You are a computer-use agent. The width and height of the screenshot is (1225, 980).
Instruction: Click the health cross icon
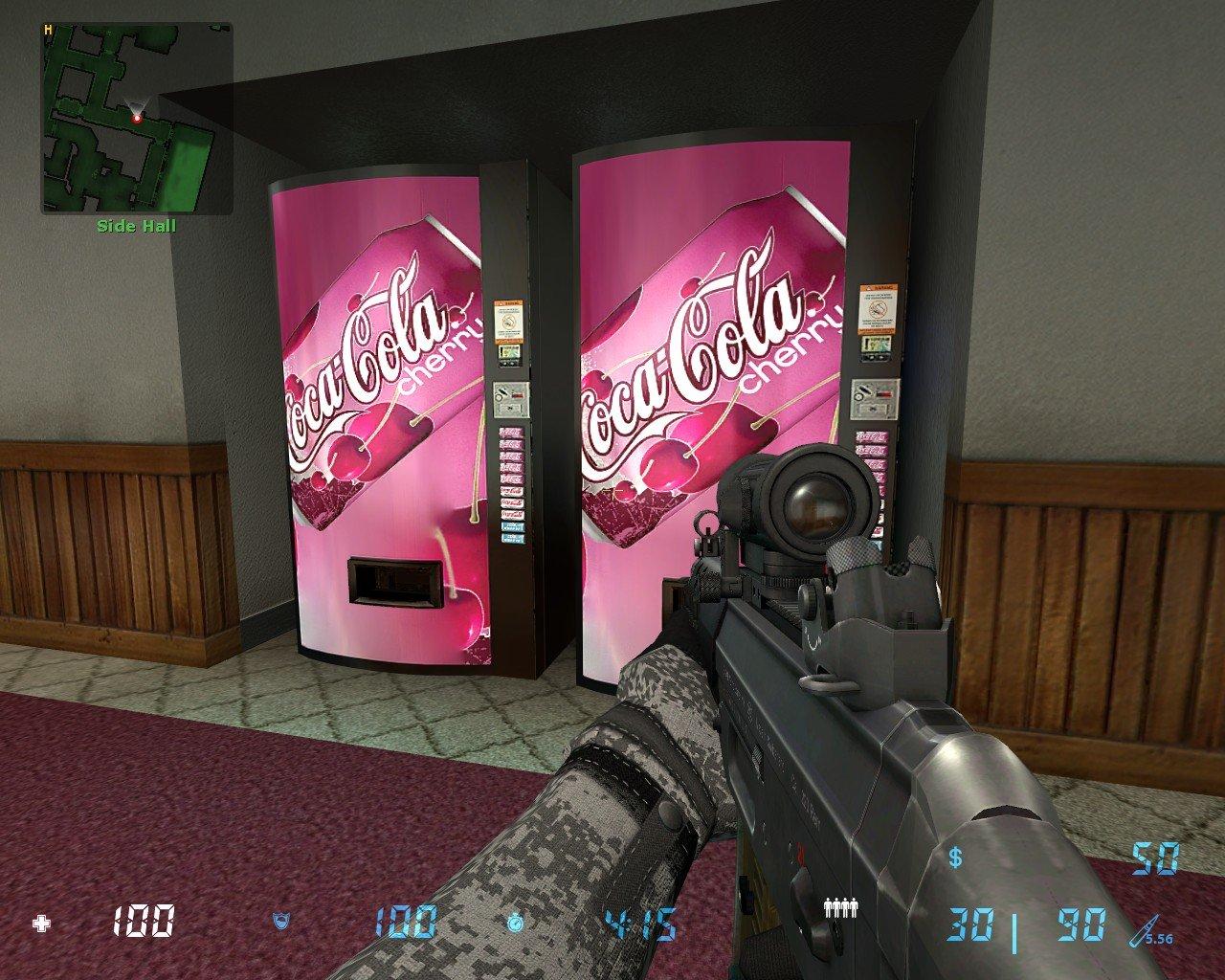[41, 924]
